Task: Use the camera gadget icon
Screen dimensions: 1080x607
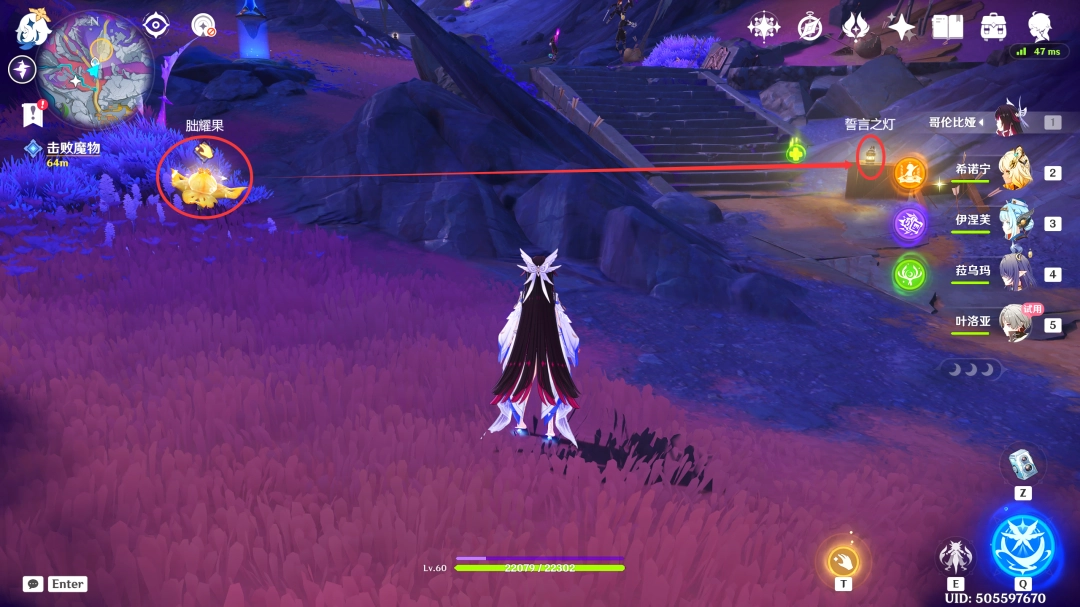Action: (x=1022, y=463)
